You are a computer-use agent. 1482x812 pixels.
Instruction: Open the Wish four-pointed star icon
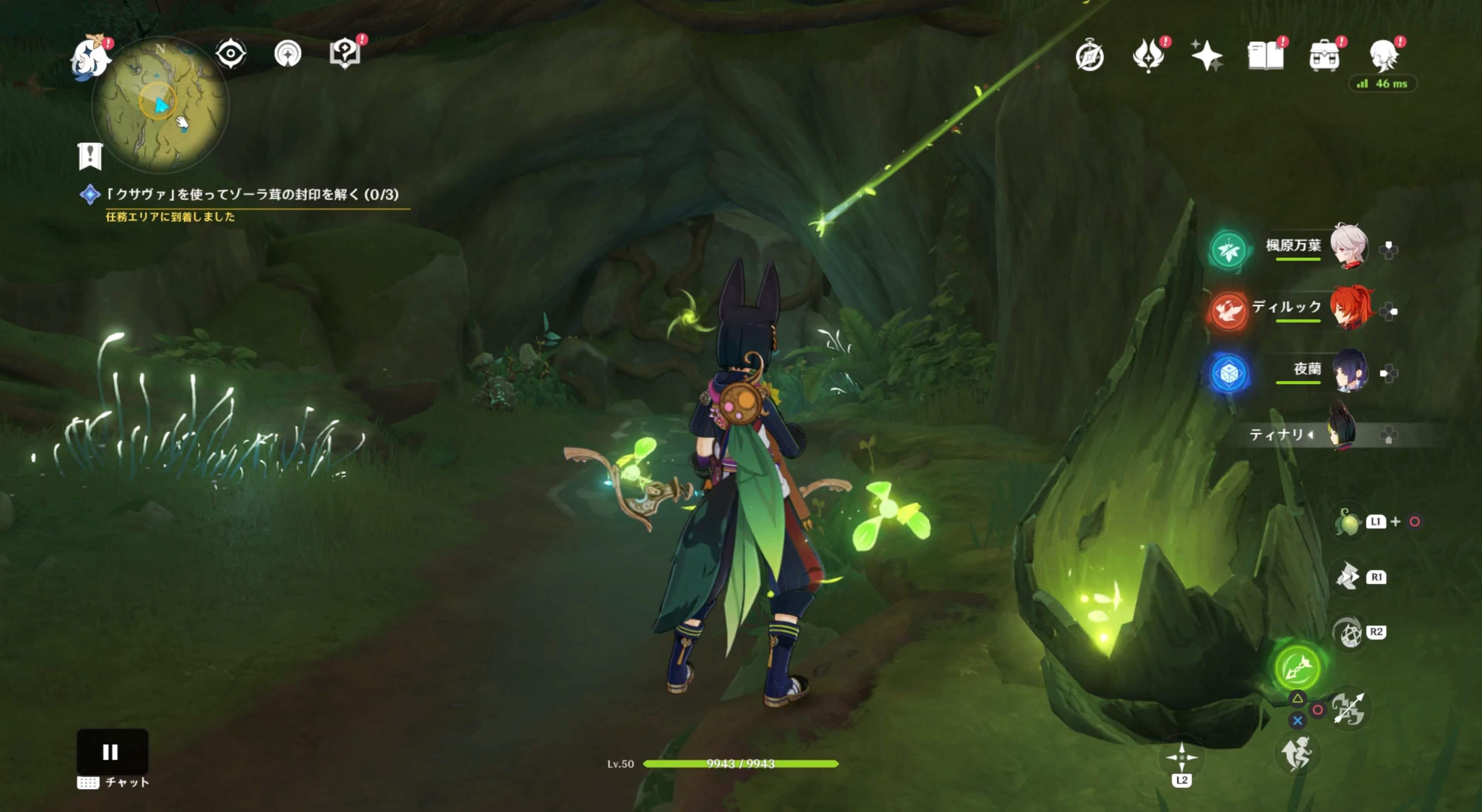click(1207, 56)
